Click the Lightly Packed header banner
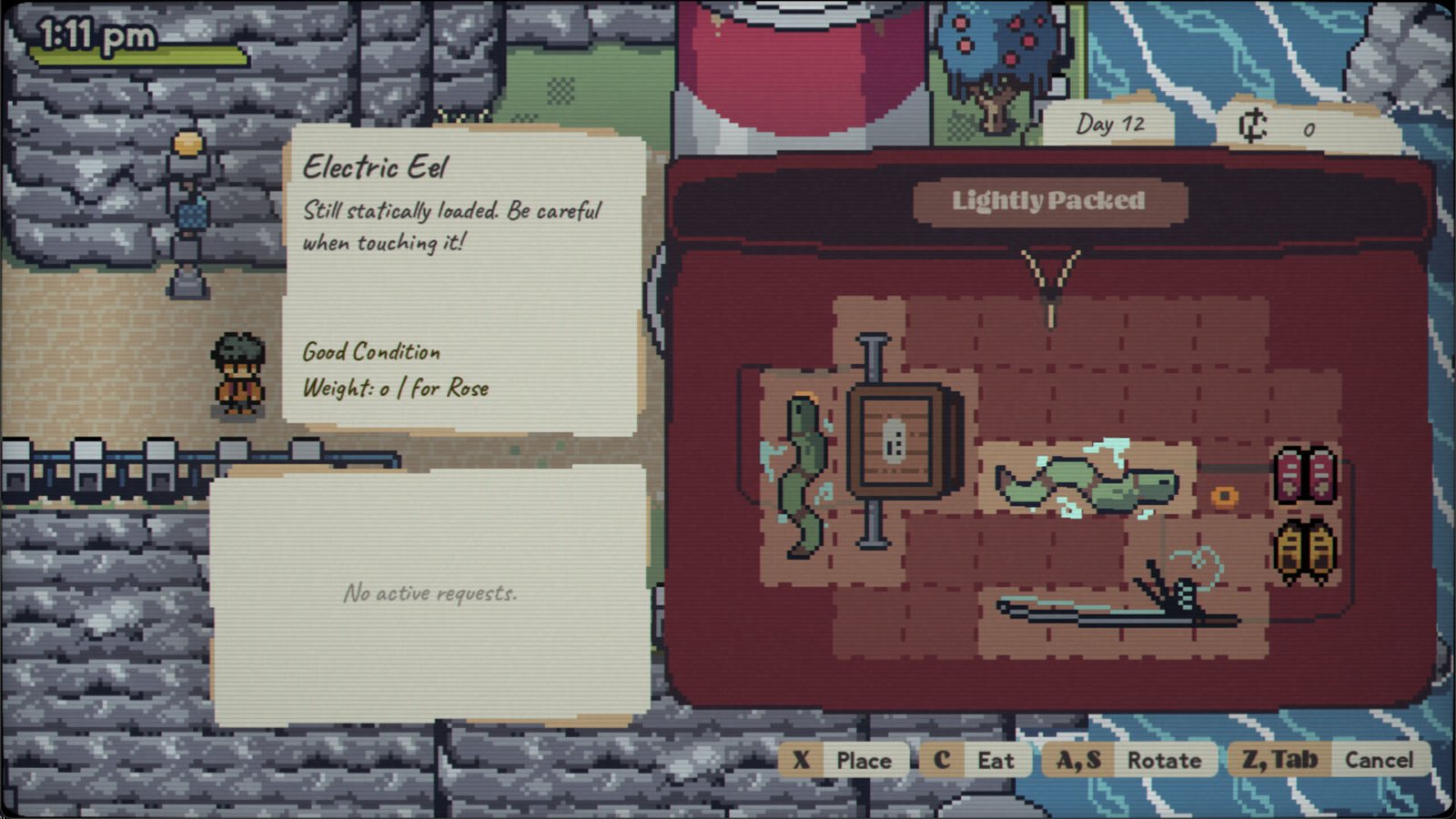This screenshot has height=819, width=1456. point(1048,201)
